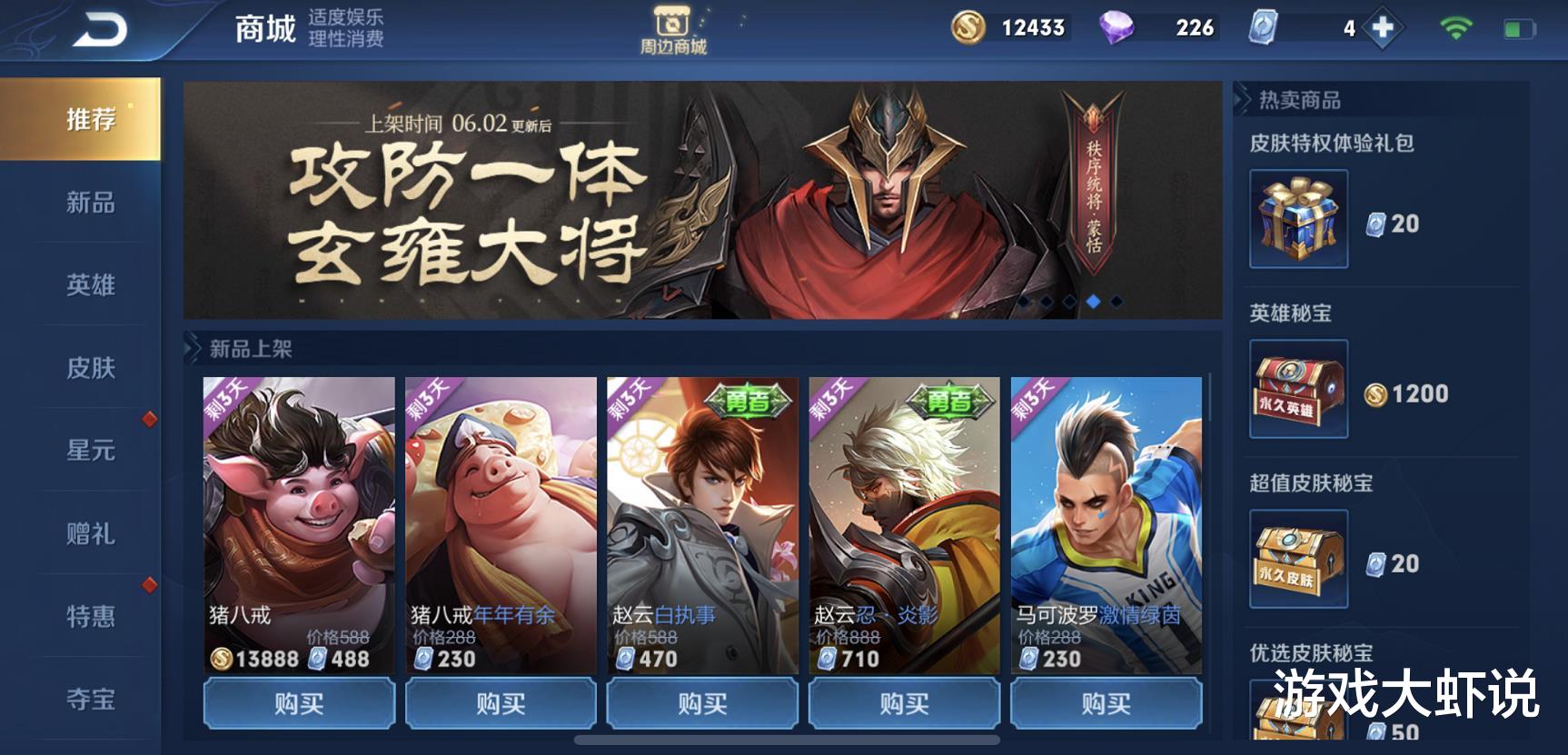Purchase the 赵云白执事 skin
This screenshot has width=1568, height=755.
(701, 702)
